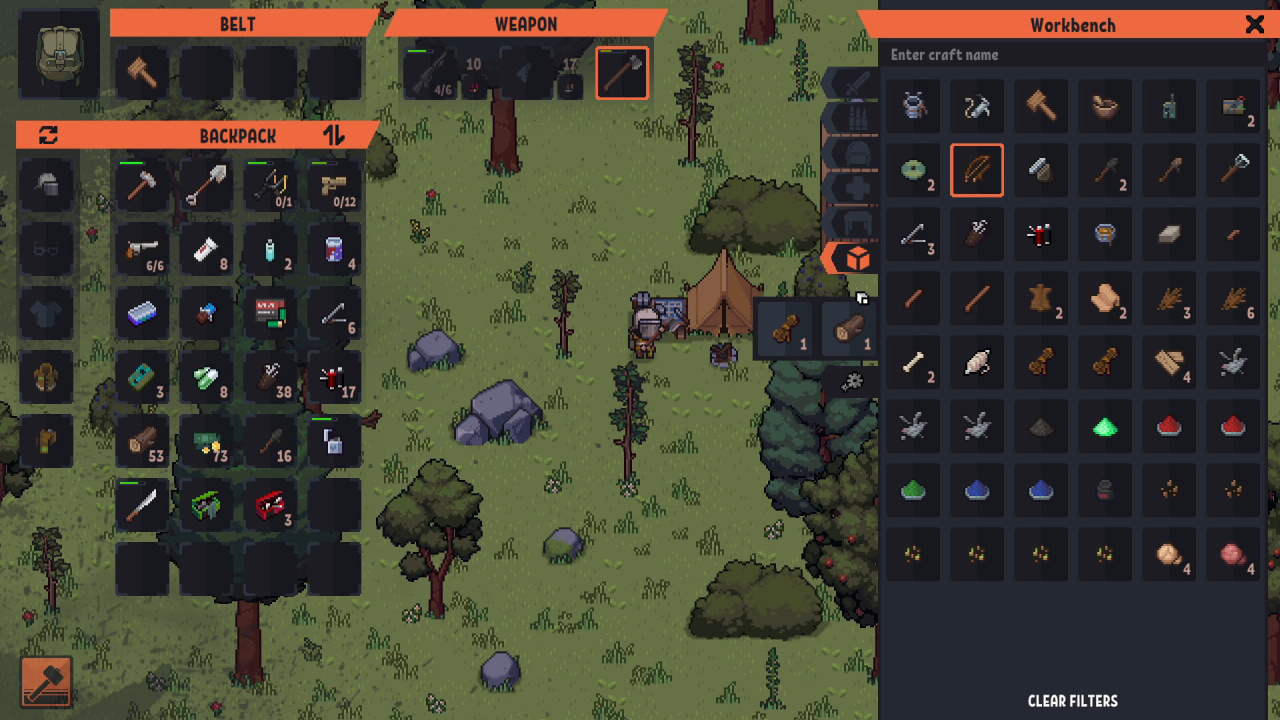
Task: Select the machete in backpack
Action: [x=142, y=505]
